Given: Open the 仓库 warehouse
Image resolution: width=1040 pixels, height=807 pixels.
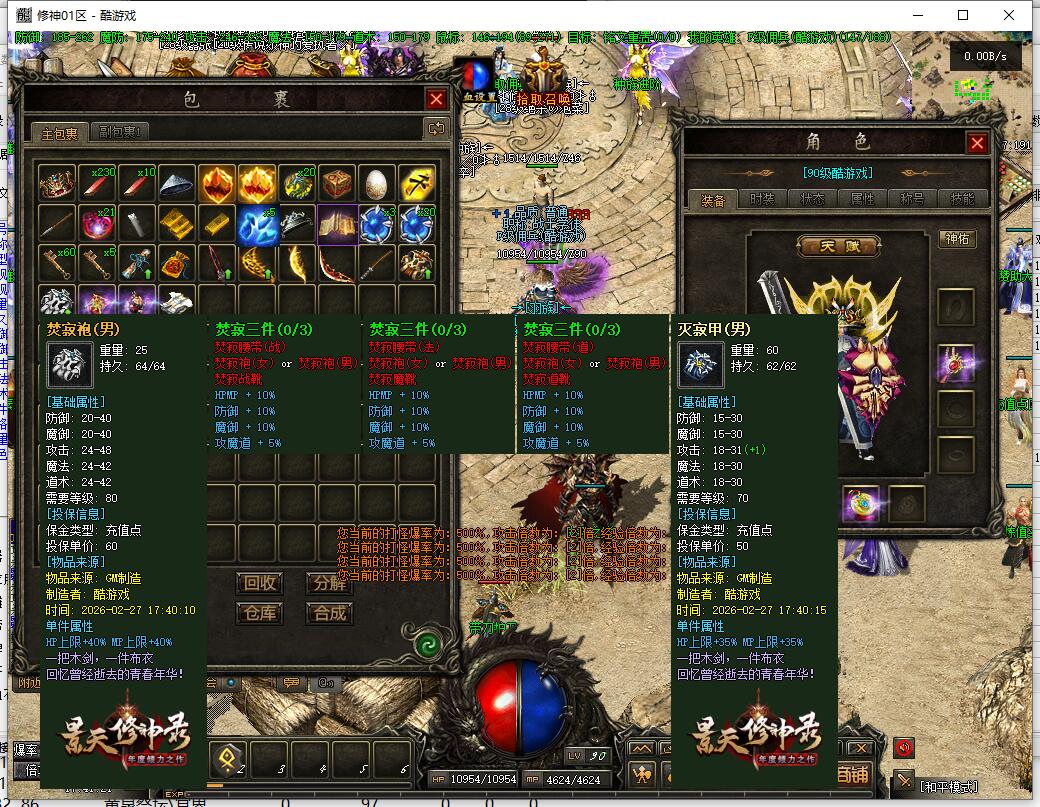Looking at the screenshot, I should (x=261, y=613).
